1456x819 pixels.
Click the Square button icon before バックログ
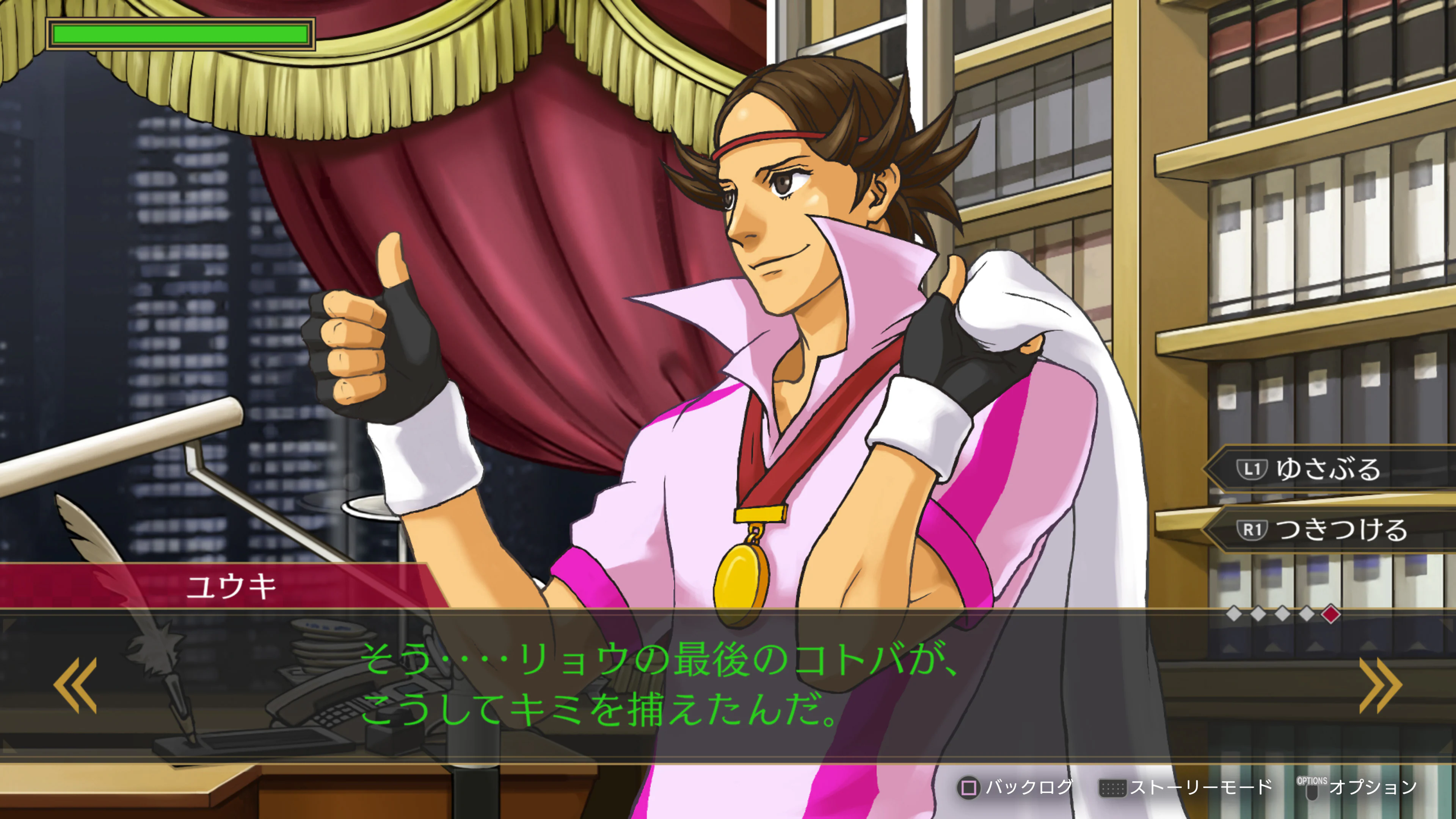(x=969, y=788)
